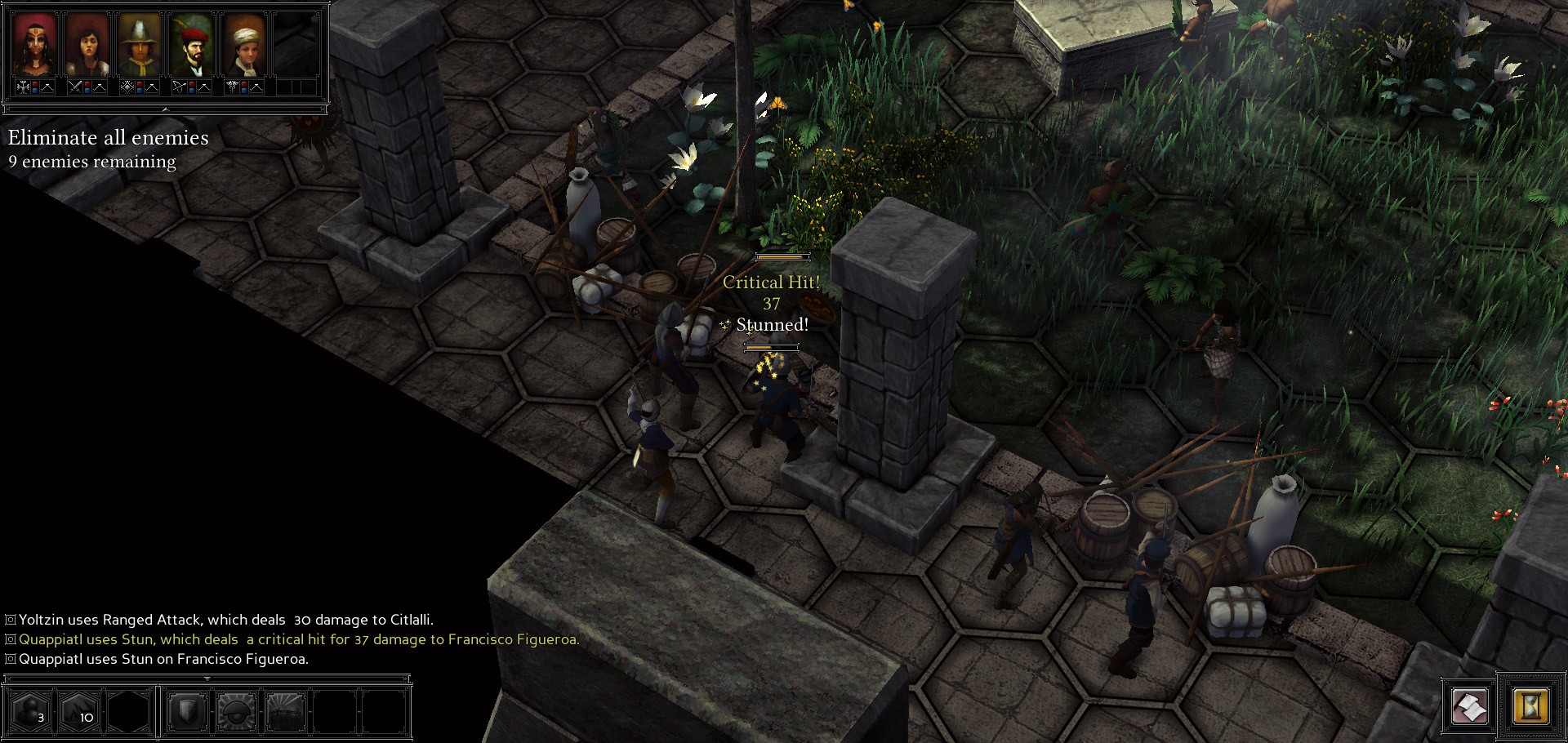Select the soldier with steel helmet portrait
The width and height of the screenshot is (1568, 743).
click(x=140, y=45)
